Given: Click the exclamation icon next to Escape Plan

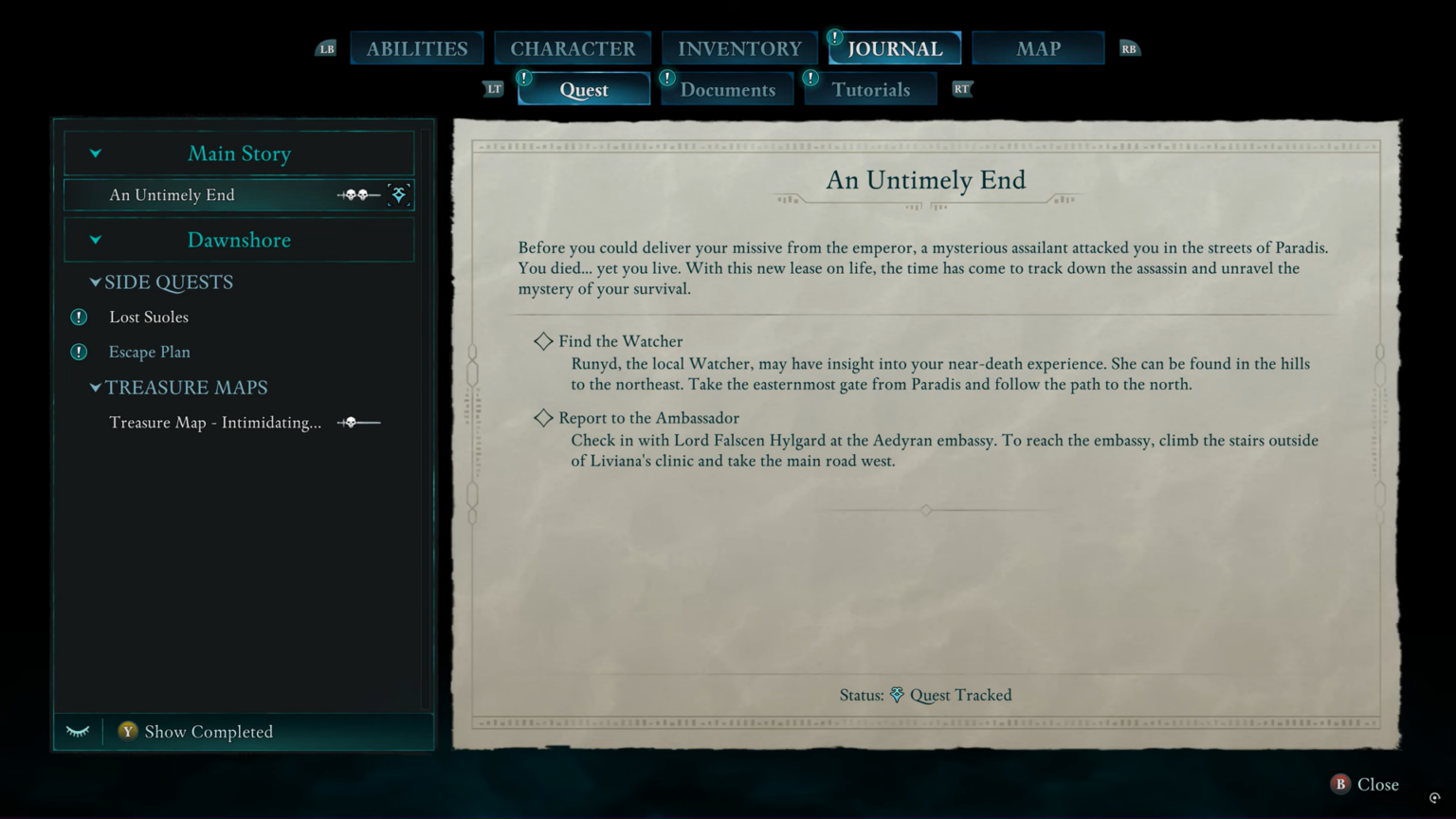Looking at the screenshot, I should click(x=79, y=352).
